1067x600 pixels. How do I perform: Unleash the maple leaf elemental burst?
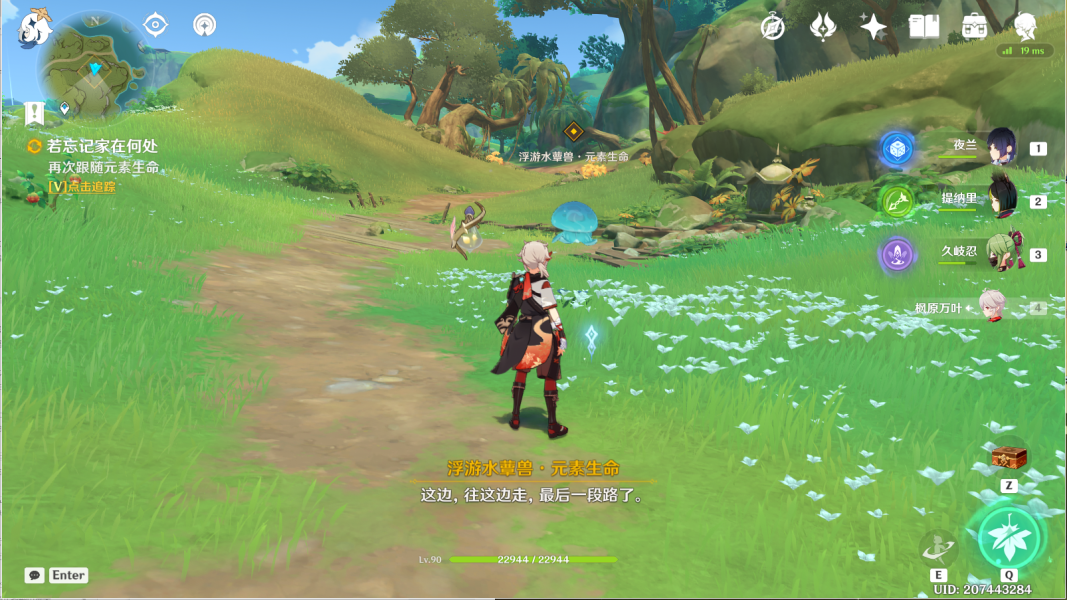(1008, 537)
